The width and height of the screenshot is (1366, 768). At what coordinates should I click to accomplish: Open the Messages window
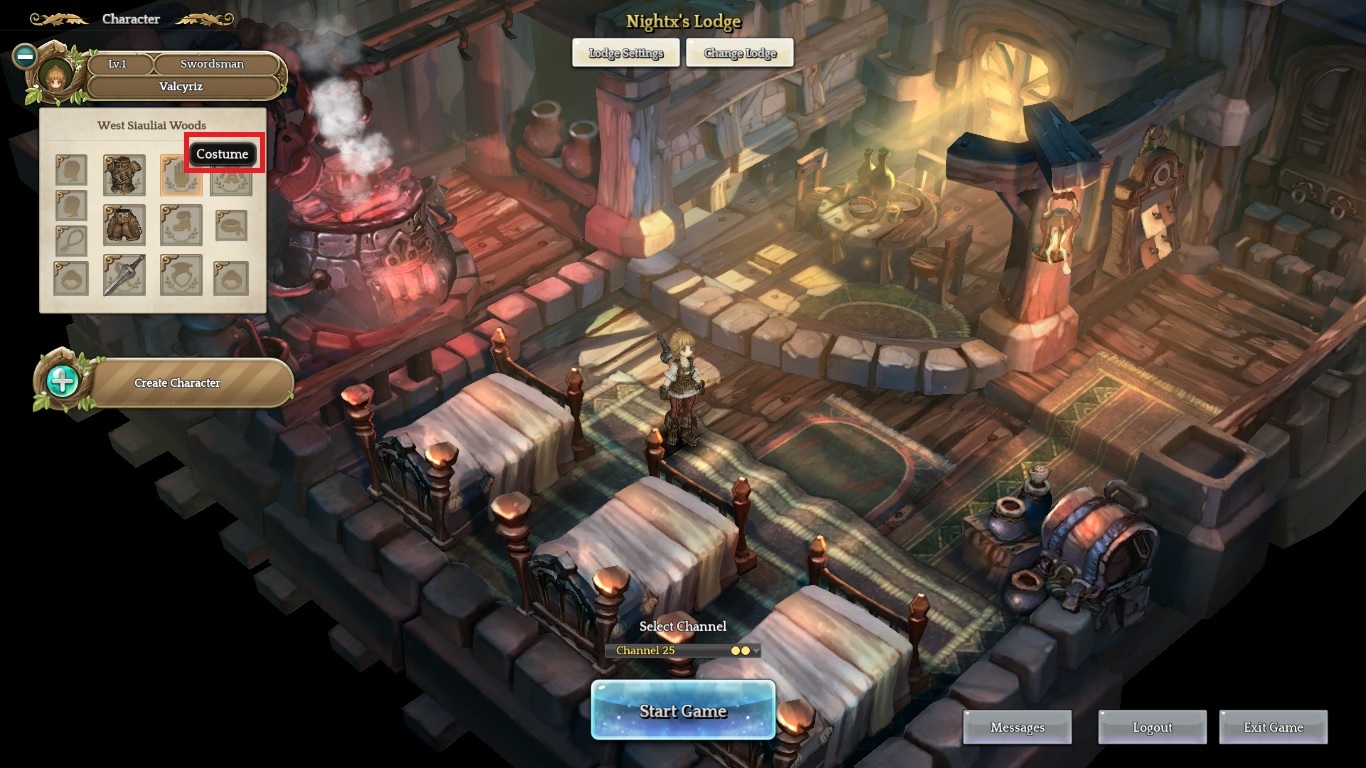1017,727
